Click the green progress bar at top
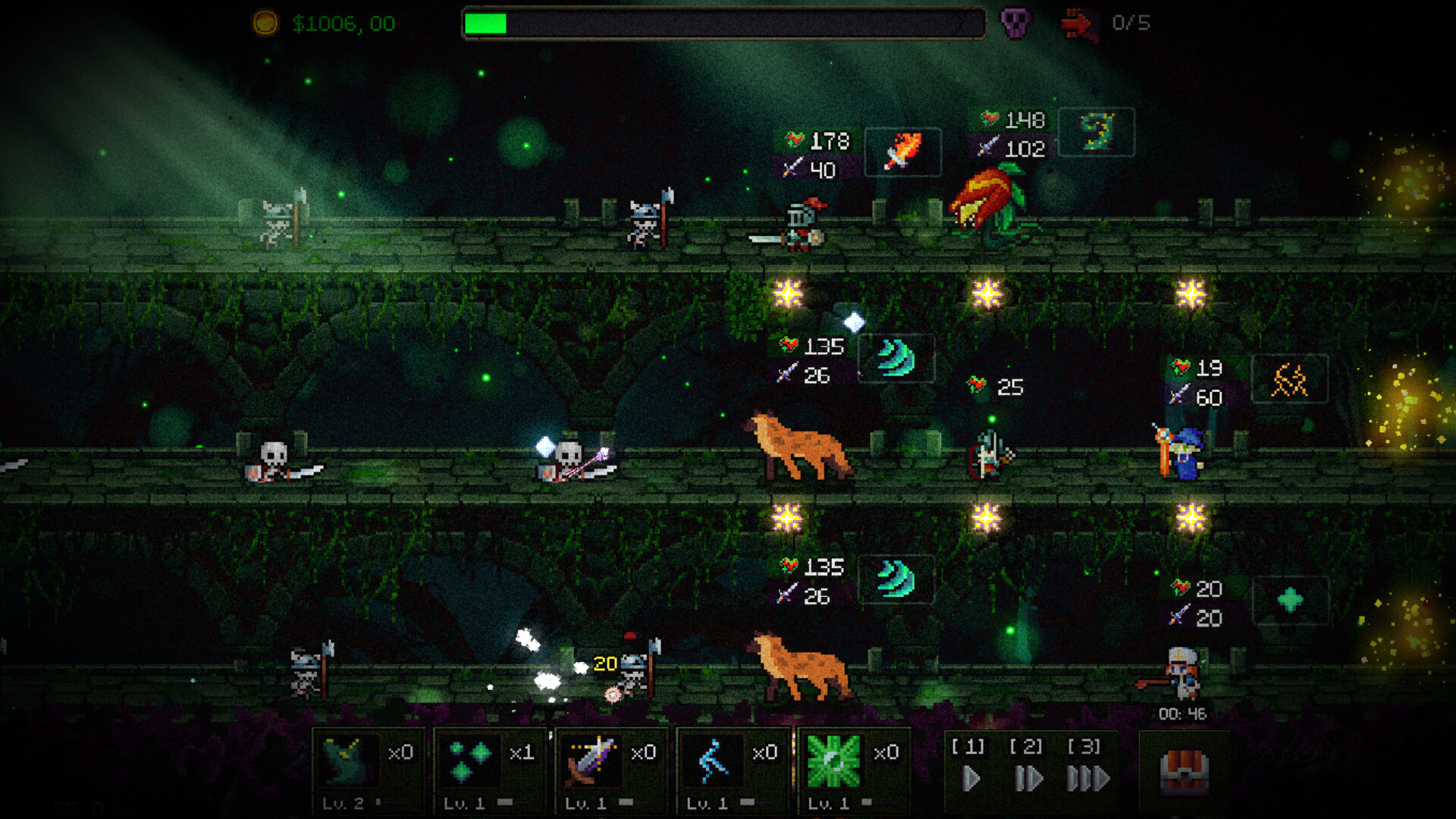The width and height of the screenshot is (1456, 819). point(485,23)
